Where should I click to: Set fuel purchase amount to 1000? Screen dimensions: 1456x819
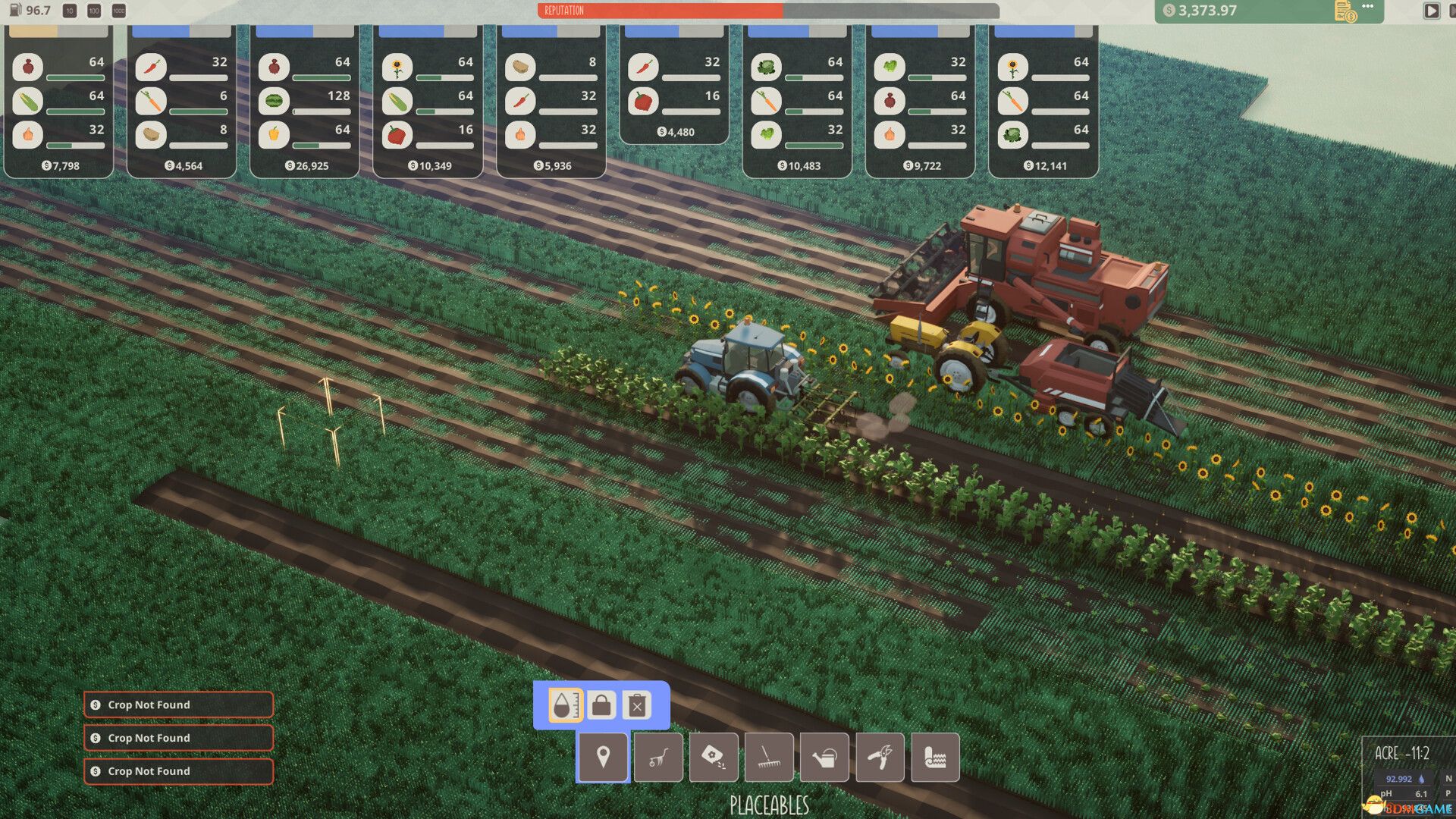click(118, 11)
